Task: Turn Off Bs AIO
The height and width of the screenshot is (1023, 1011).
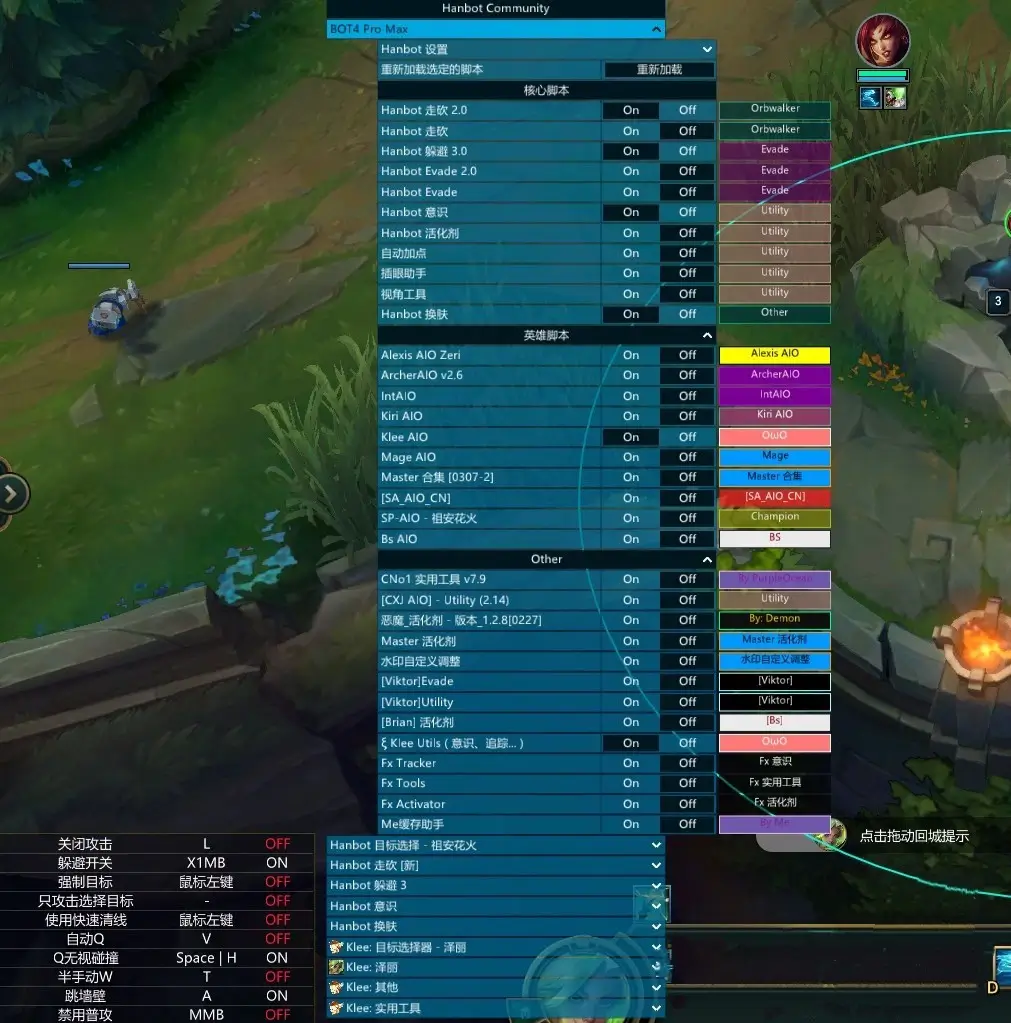Action: pyautogui.click(x=687, y=539)
